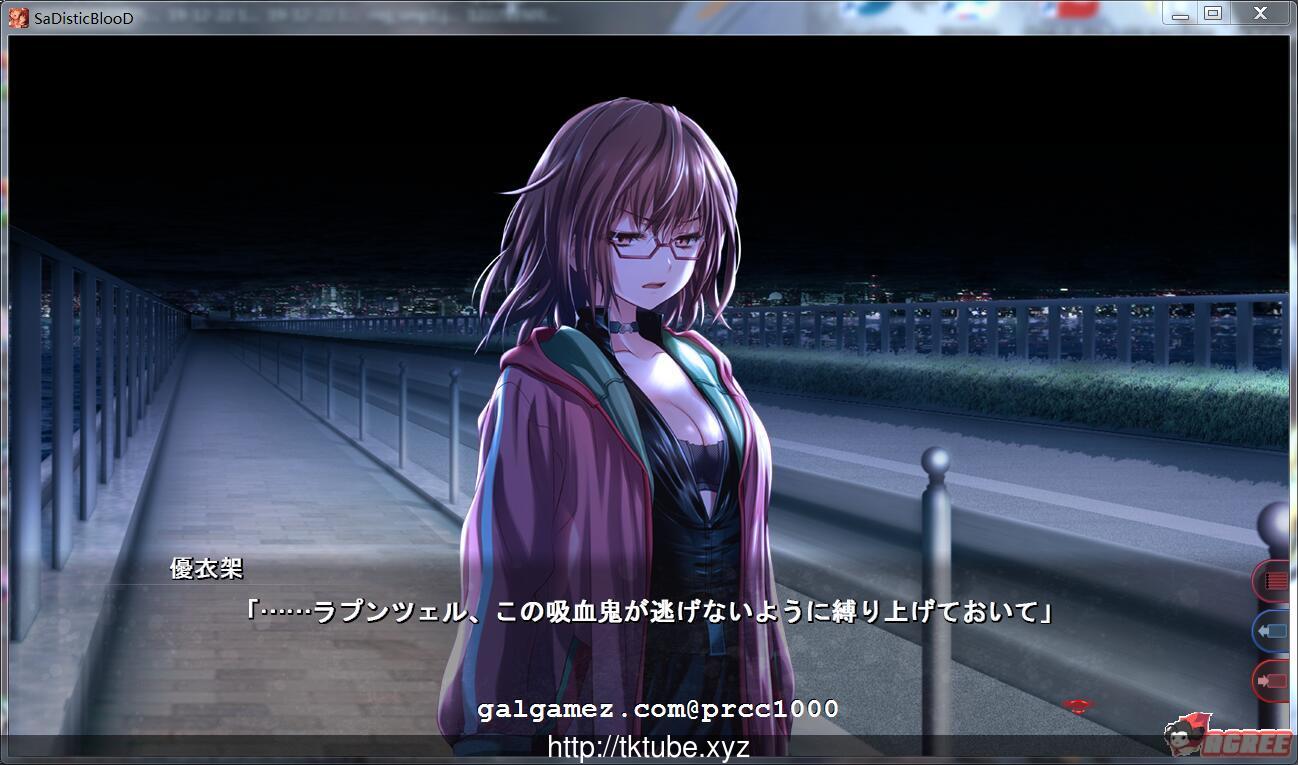The width and height of the screenshot is (1298, 765).
Task: Close the SaDisticBlooD window
Action: coord(1259,14)
